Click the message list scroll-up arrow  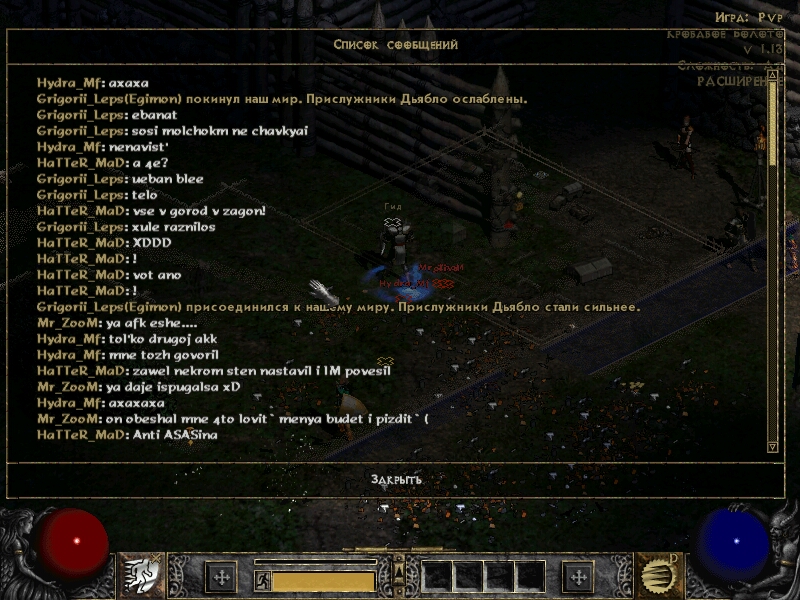772,75
